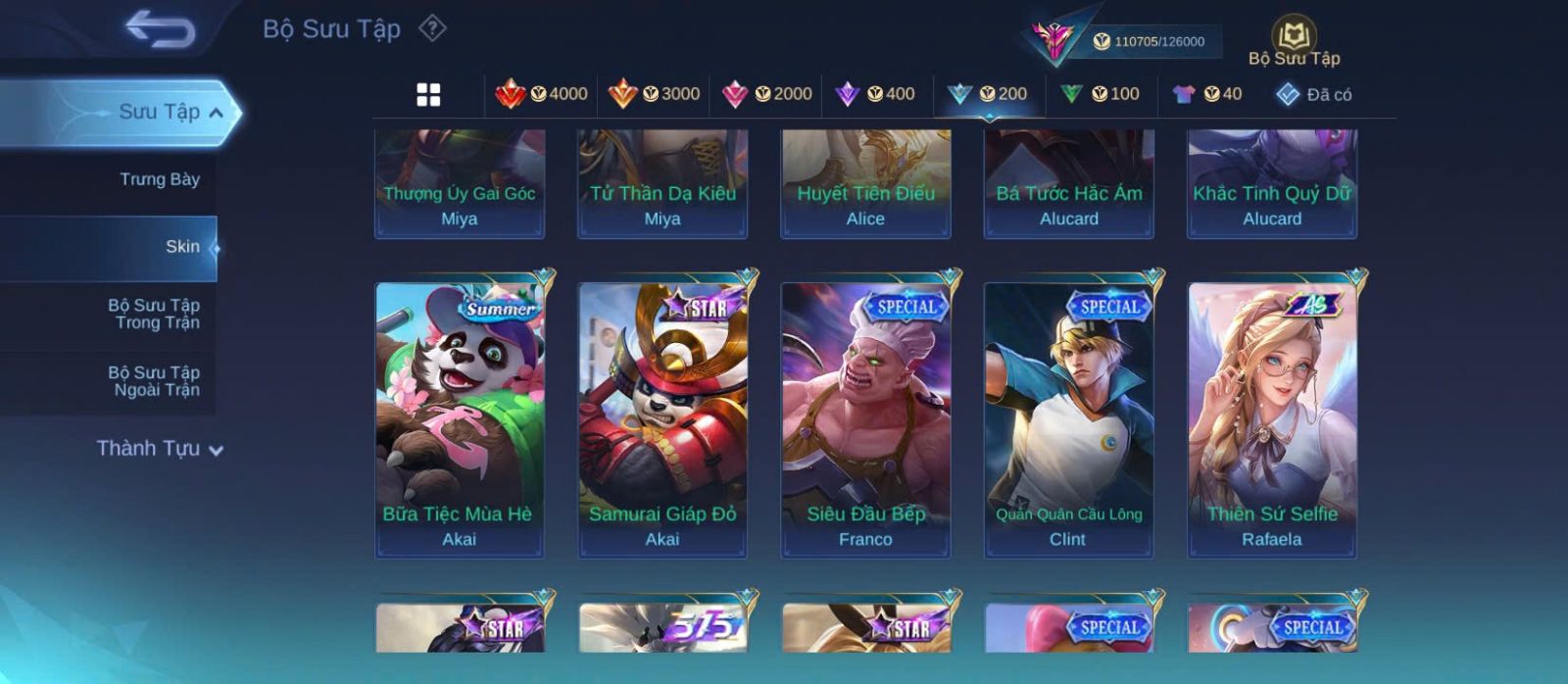The height and width of the screenshot is (684, 1568).
Task: Switch to the 100 point tier
Action: 1100,94
